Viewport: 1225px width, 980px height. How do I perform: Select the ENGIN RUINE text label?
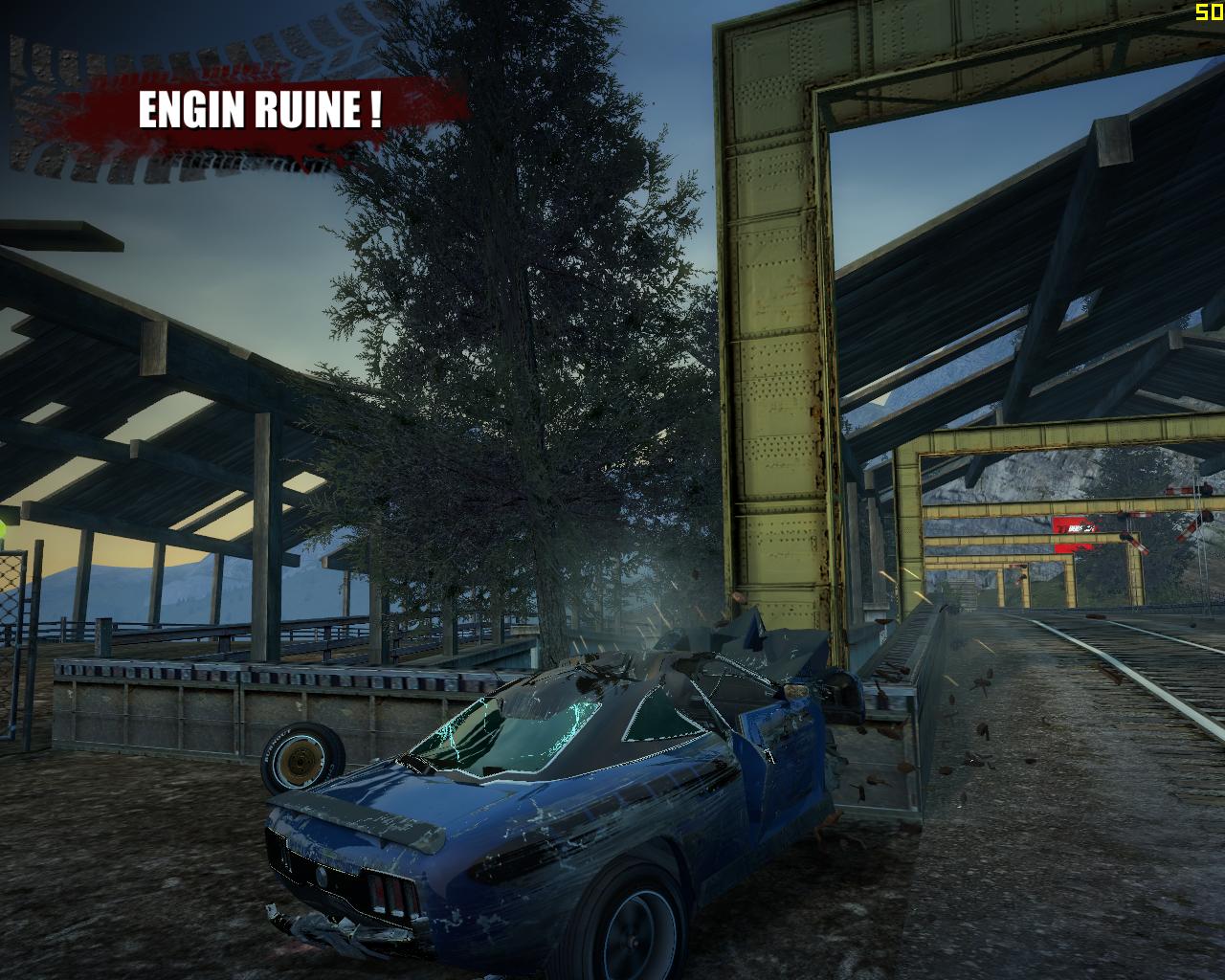[260, 108]
